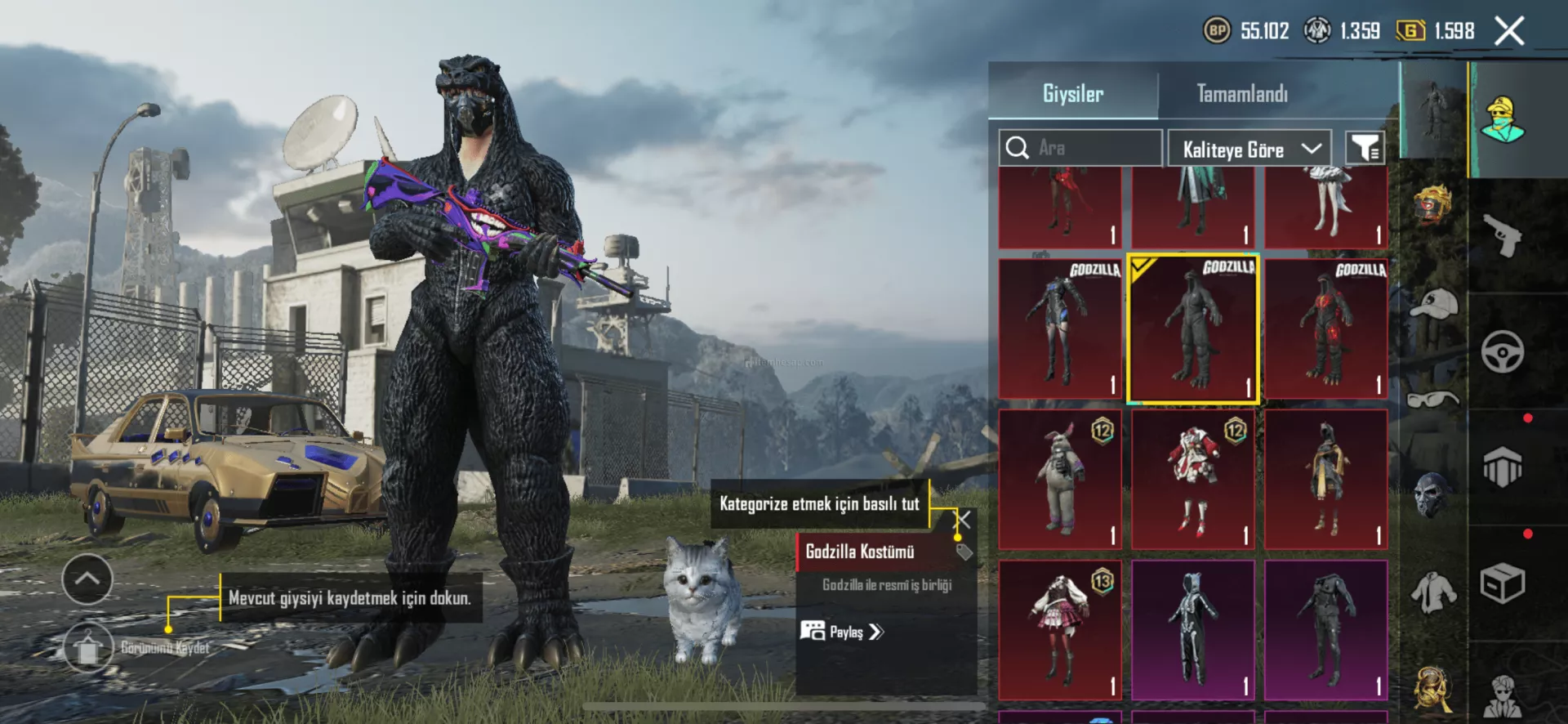Screen dimensions: 1568x724
Task: Select the black Godzilla costume tile
Action: tap(1192, 329)
